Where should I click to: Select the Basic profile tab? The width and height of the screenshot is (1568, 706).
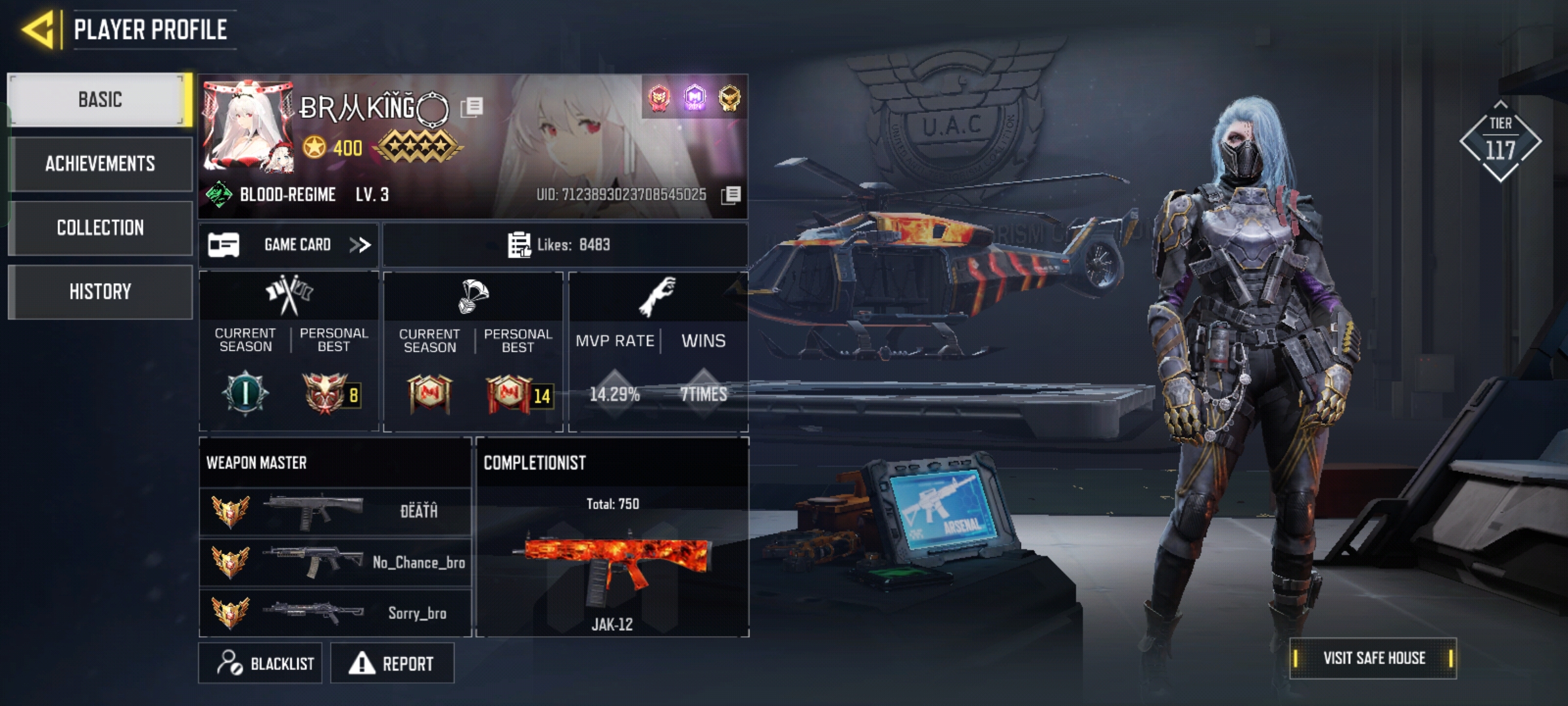coord(100,100)
